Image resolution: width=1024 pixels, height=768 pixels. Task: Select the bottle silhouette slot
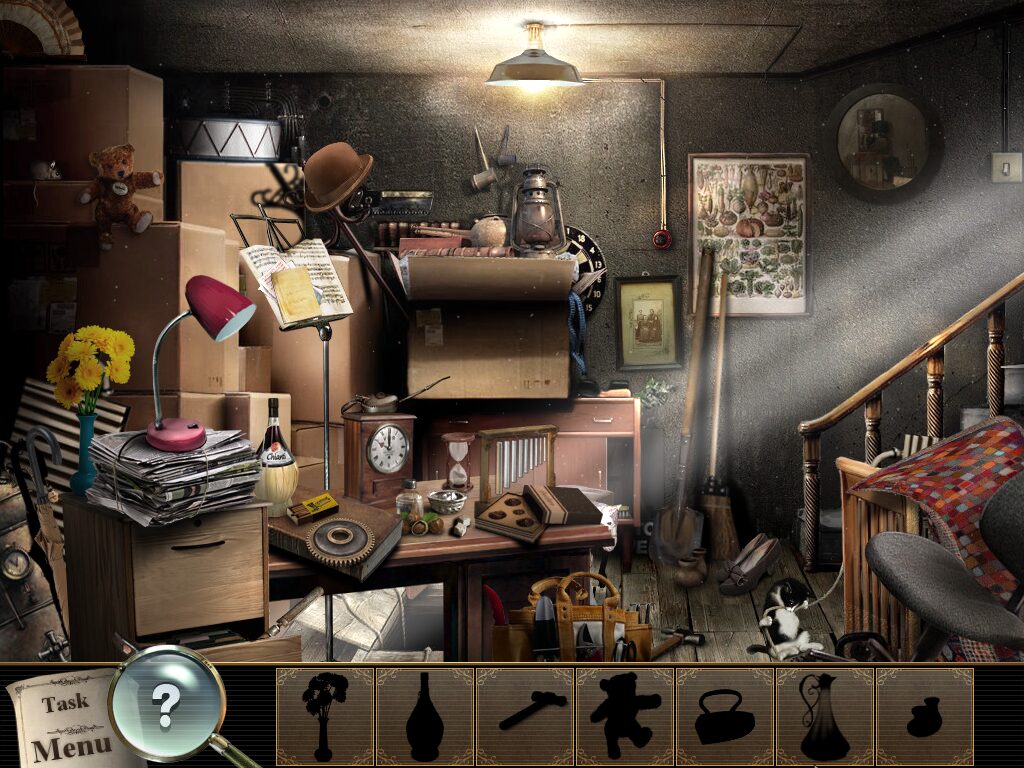pyautogui.click(x=425, y=716)
